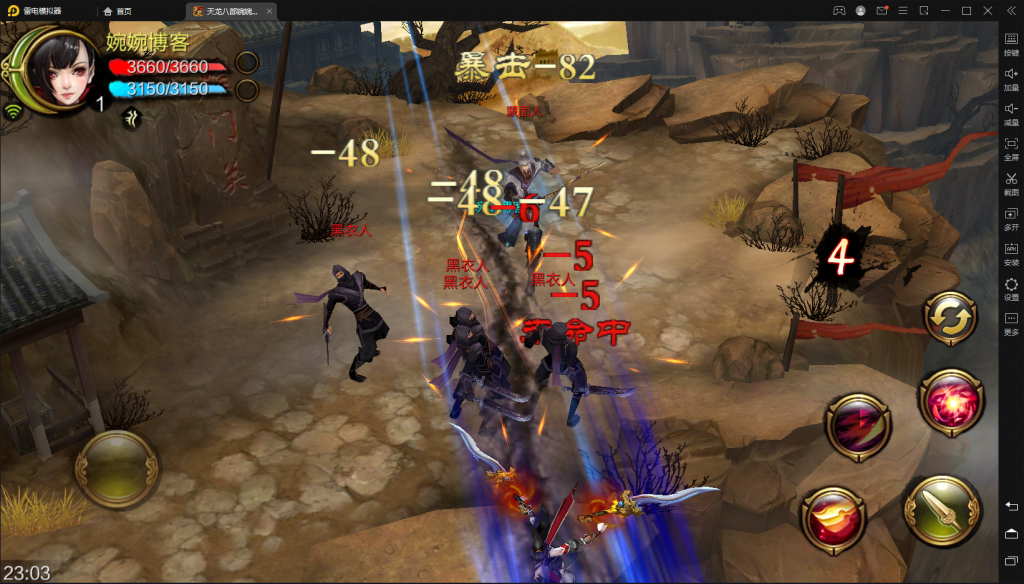The image size is (1024, 584).
Task: Click the 安装 install APK button
Action: pos(1011,254)
